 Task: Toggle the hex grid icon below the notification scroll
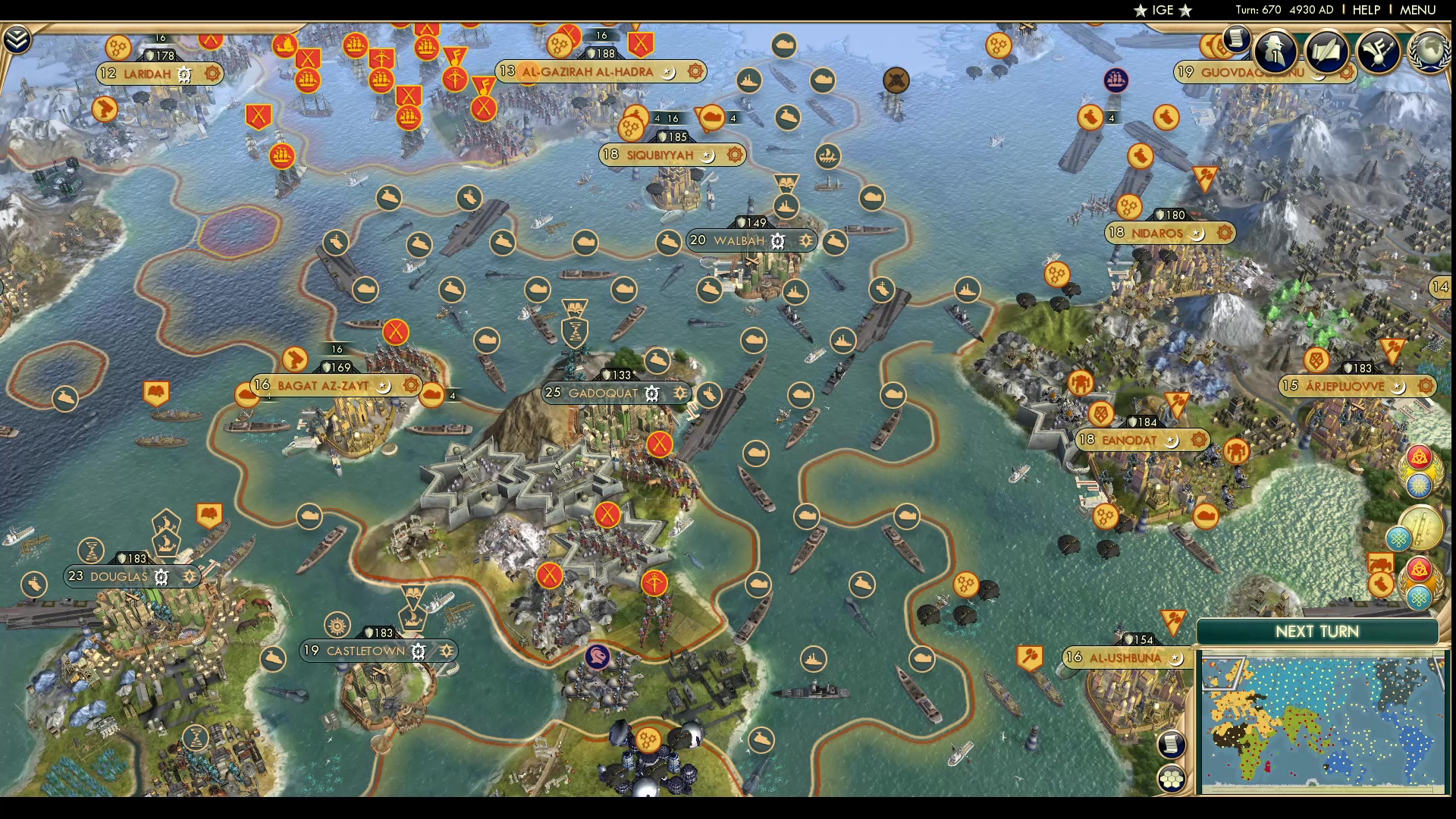point(1172,779)
